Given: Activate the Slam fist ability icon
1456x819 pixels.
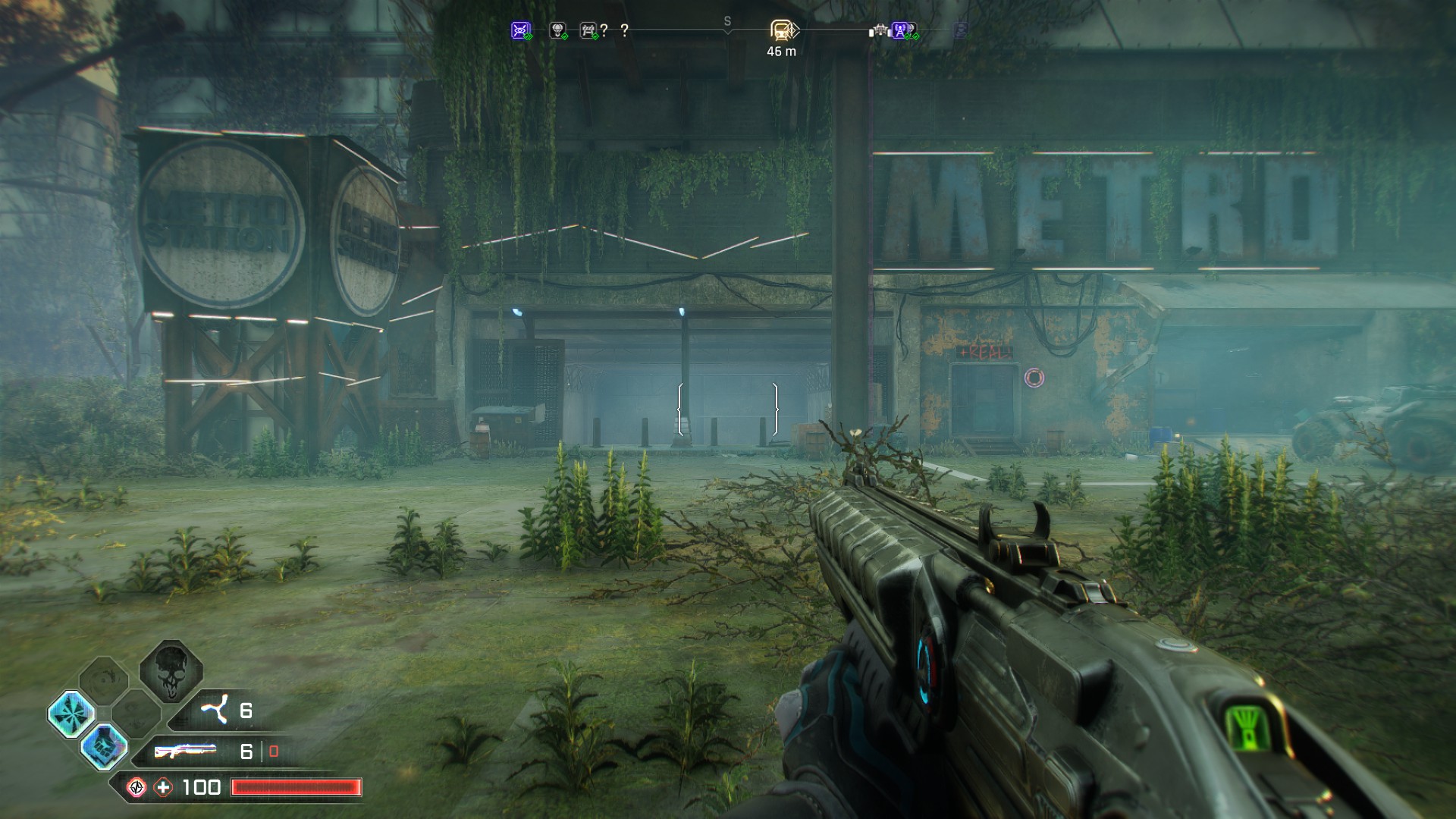Looking at the screenshot, I should 103,745.
